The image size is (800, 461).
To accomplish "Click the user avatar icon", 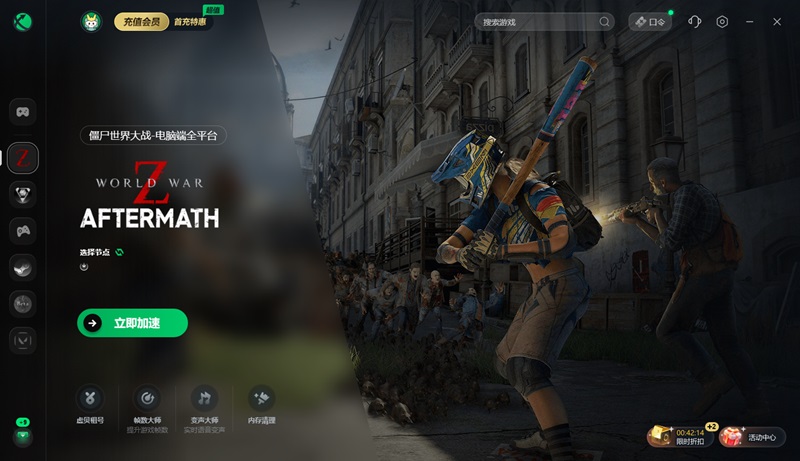I will 92,21.
